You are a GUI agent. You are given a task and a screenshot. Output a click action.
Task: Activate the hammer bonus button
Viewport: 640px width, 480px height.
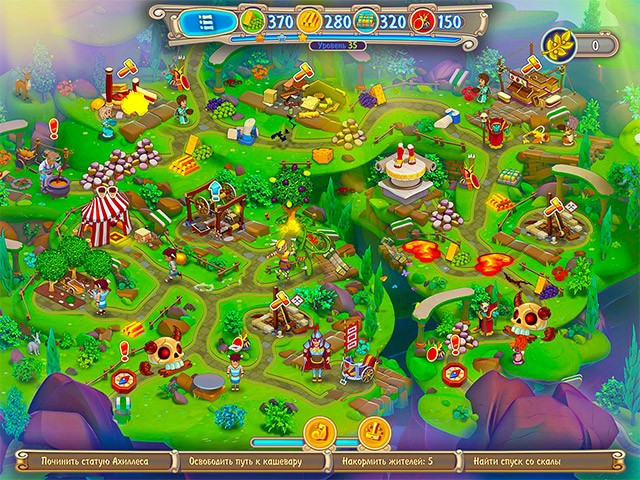374,432
